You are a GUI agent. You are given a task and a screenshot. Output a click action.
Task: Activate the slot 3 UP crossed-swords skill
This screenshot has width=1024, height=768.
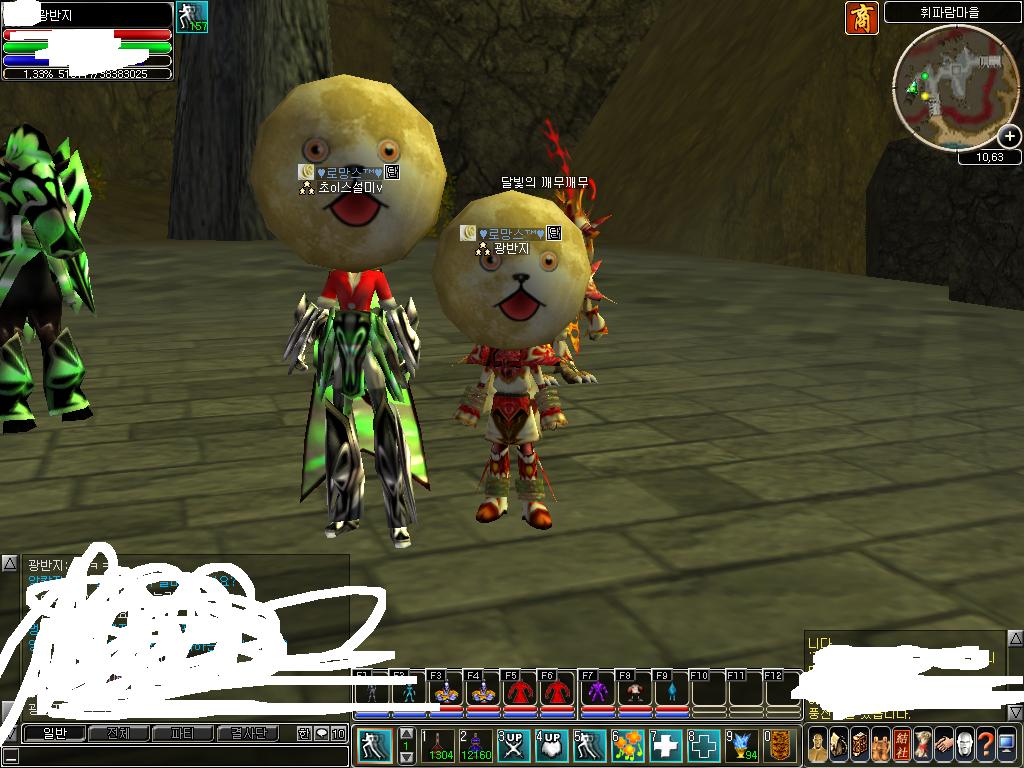point(513,746)
